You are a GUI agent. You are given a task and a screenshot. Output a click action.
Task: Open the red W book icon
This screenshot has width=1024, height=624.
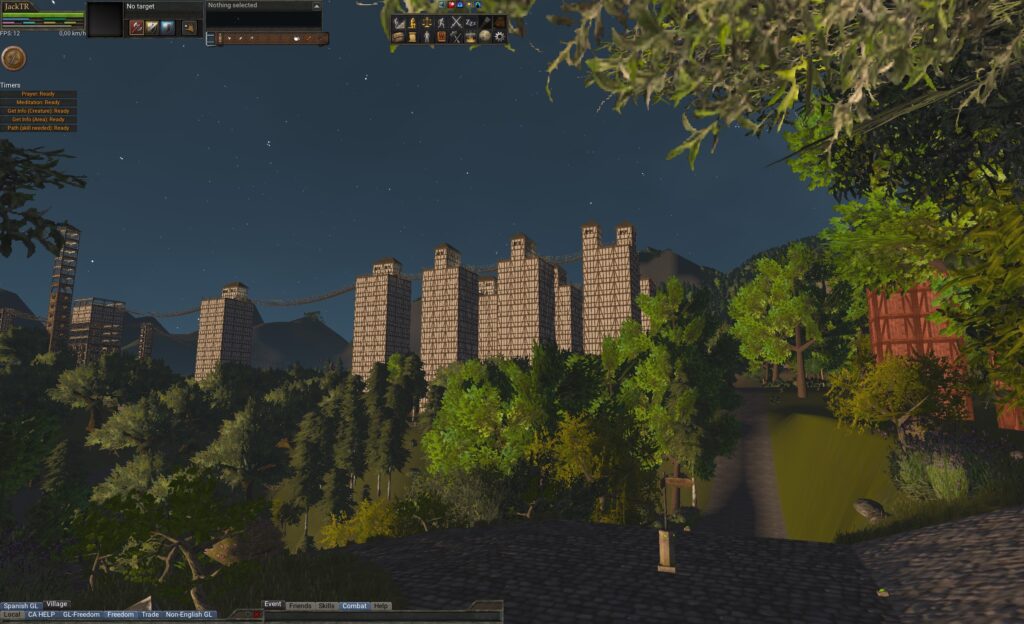(441, 36)
